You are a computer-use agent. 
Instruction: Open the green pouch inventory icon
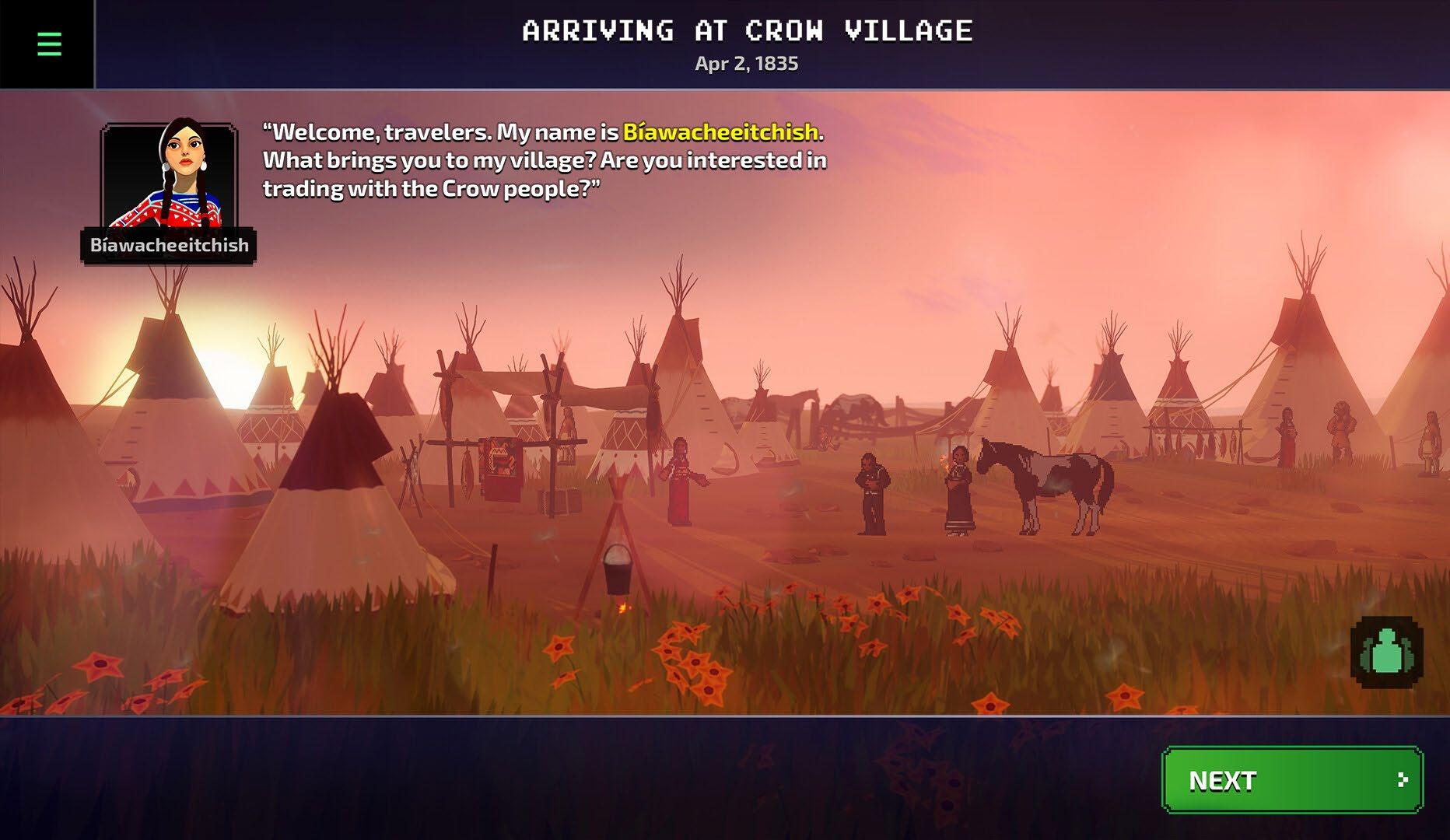pos(1387,653)
